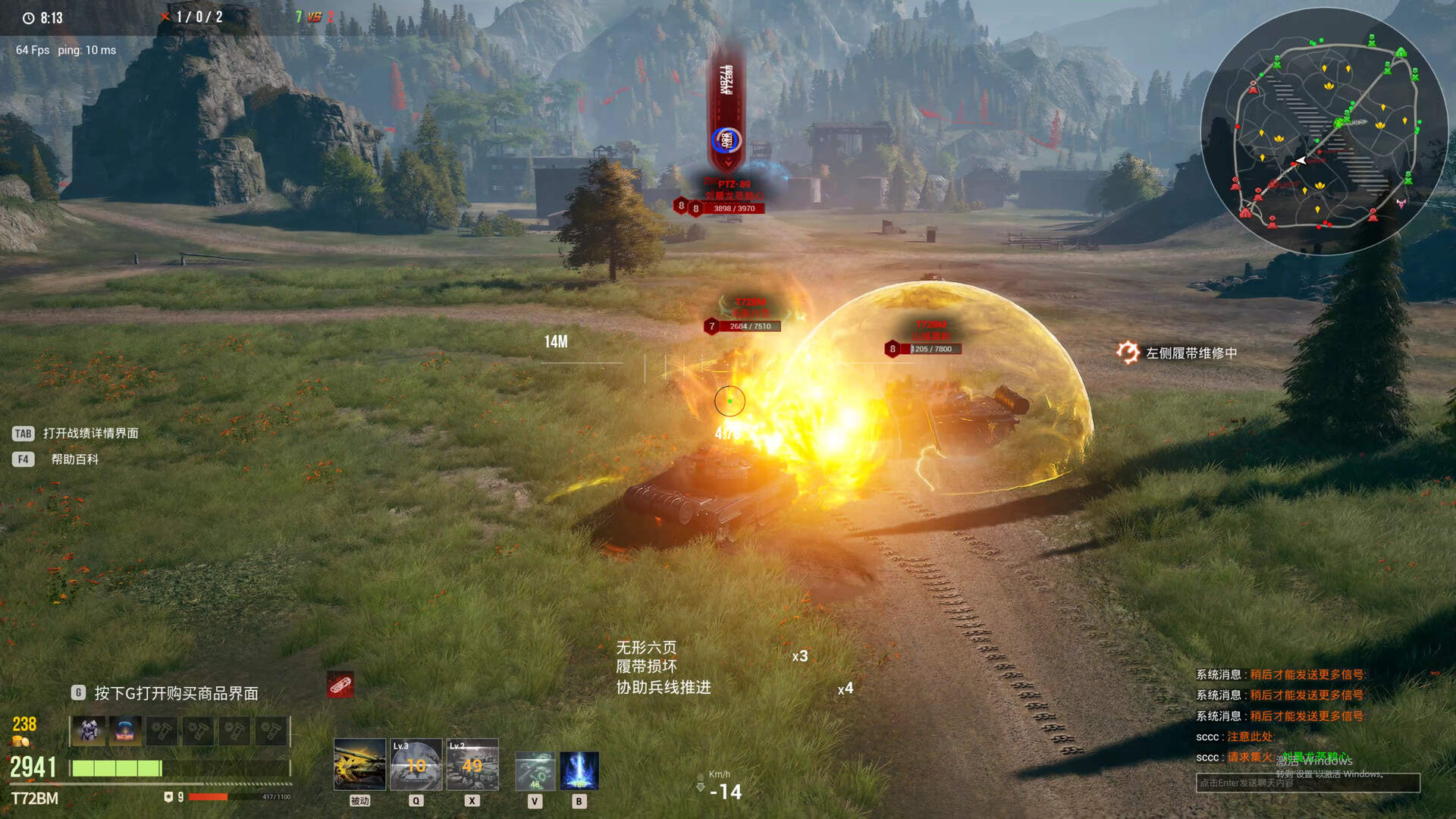Use the V equipment ability
The image size is (1456, 819).
point(535,770)
